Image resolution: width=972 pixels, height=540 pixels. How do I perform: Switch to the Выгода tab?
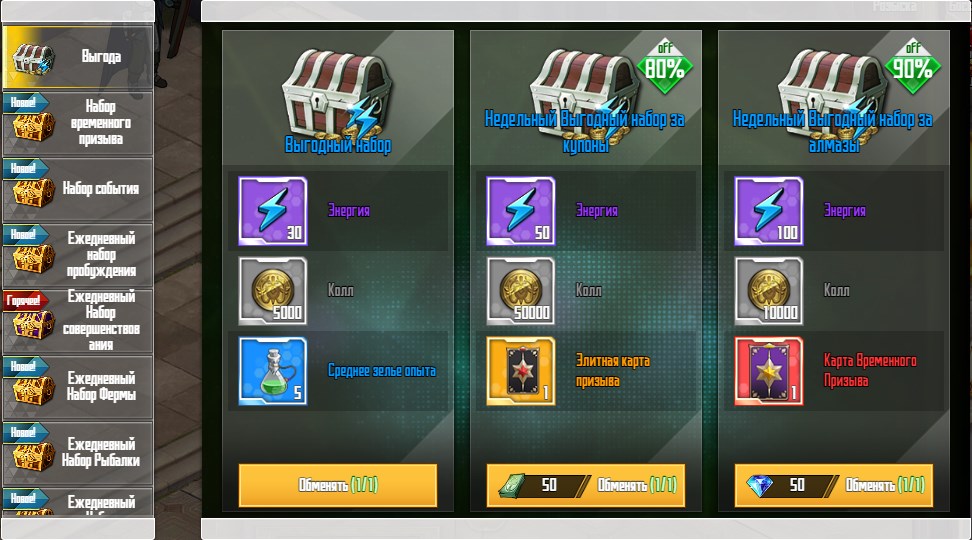click(78, 57)
